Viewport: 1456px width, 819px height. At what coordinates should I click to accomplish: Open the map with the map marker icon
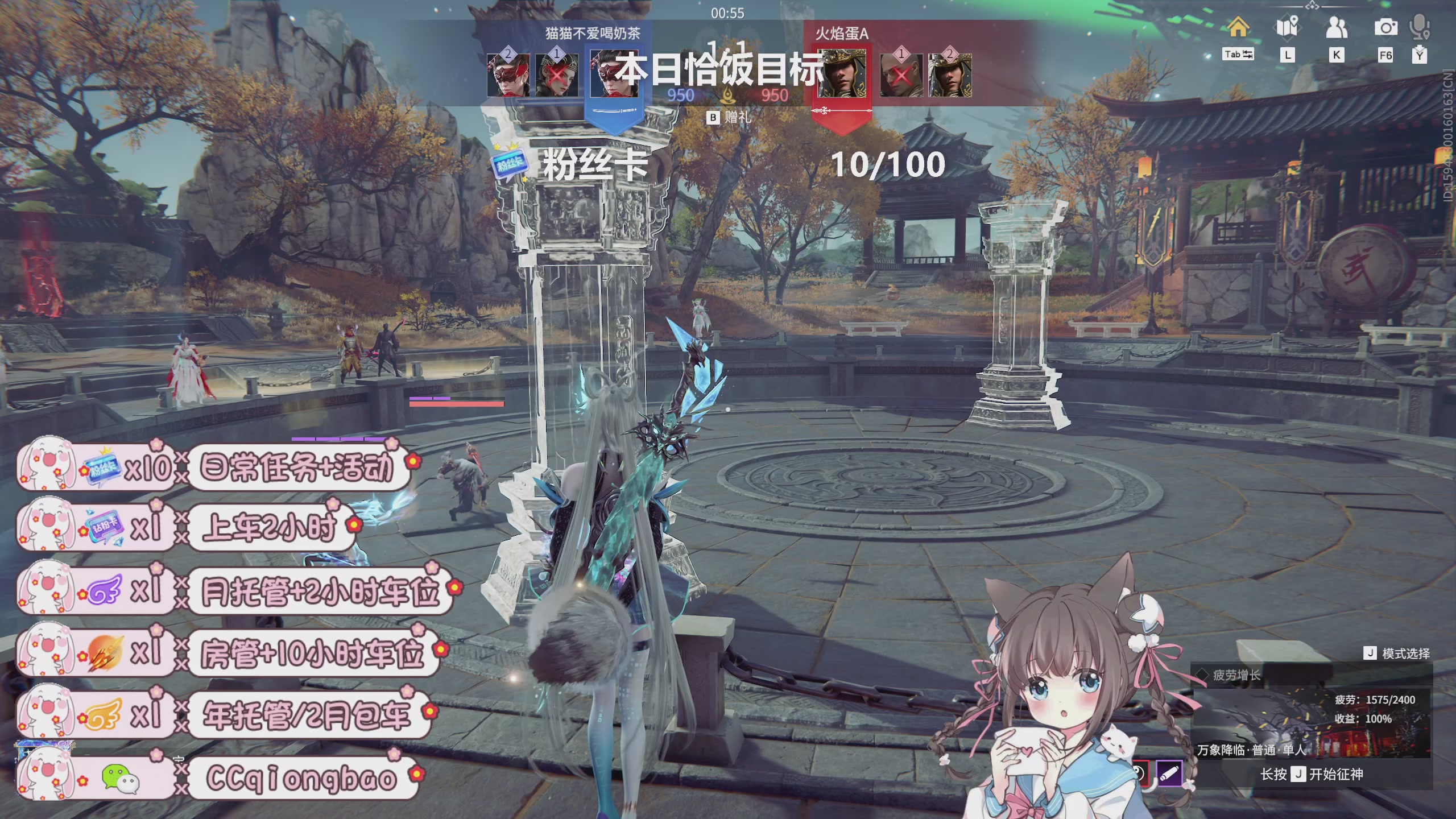[x=1287, y=27]
